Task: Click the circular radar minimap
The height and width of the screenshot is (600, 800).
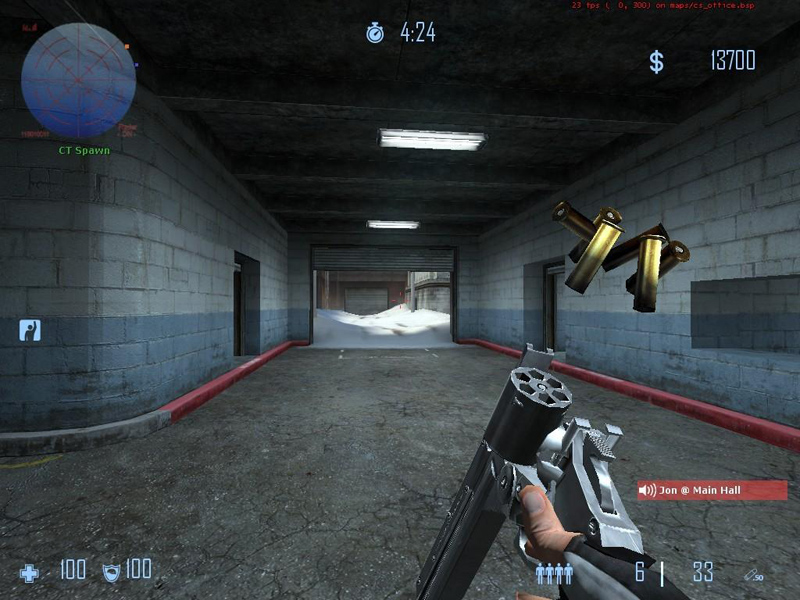Action: (x=78, y=80)
